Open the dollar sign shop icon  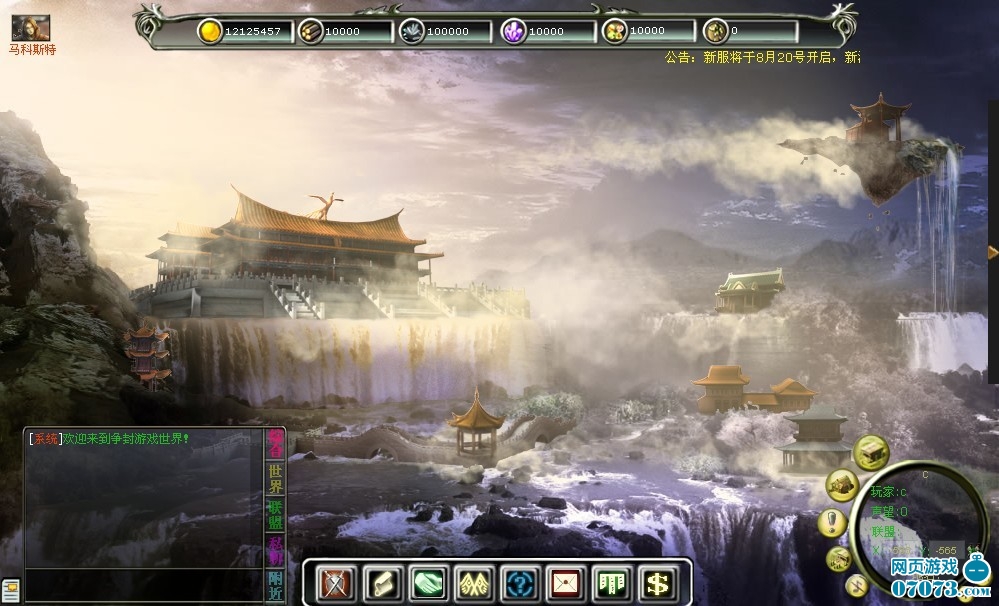pos(657,583)
